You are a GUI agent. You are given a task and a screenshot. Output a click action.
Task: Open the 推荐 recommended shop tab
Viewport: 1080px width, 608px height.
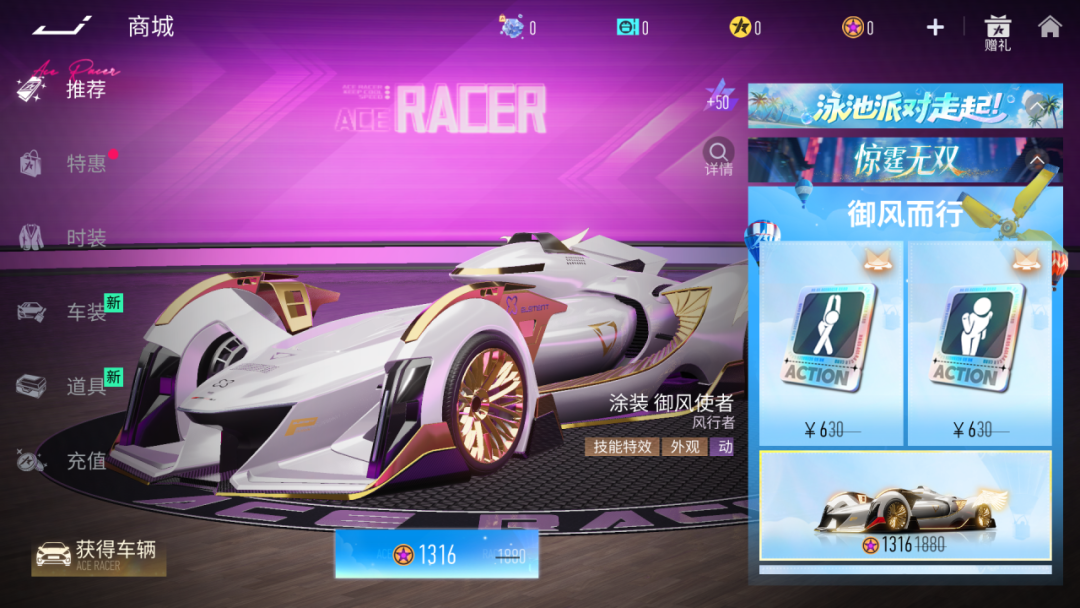click(85, 89)
